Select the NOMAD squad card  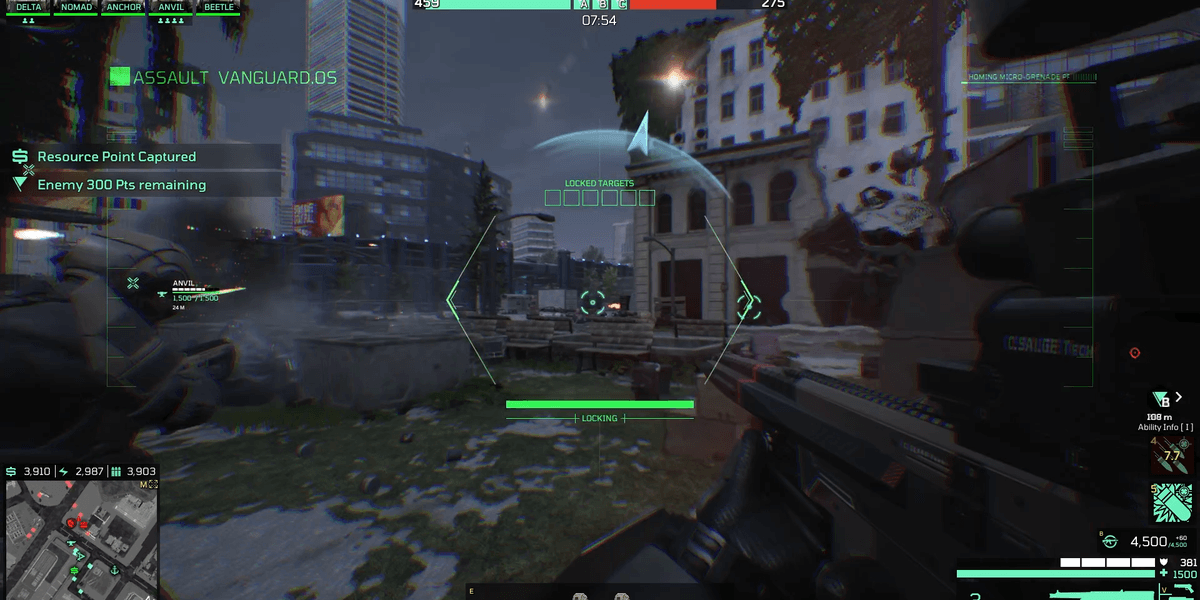coord(76,7)
